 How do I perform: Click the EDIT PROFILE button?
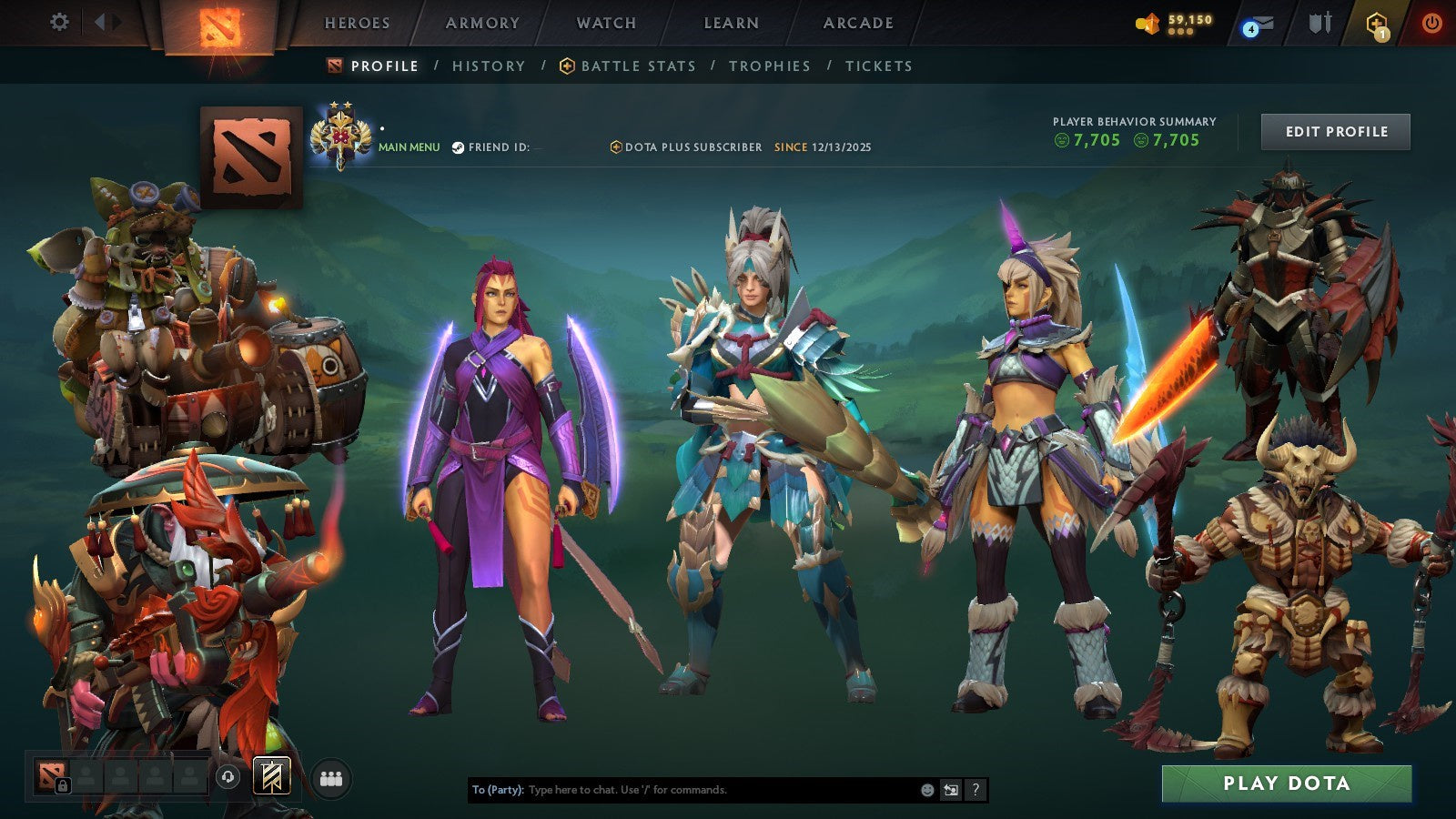[1335, 131]
